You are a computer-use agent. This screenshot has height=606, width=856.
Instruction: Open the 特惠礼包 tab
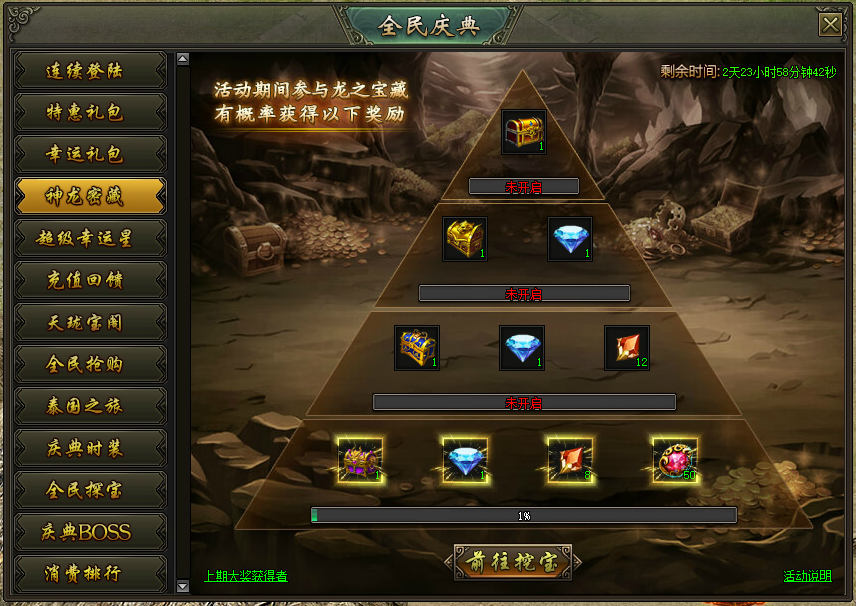(90, 112)
